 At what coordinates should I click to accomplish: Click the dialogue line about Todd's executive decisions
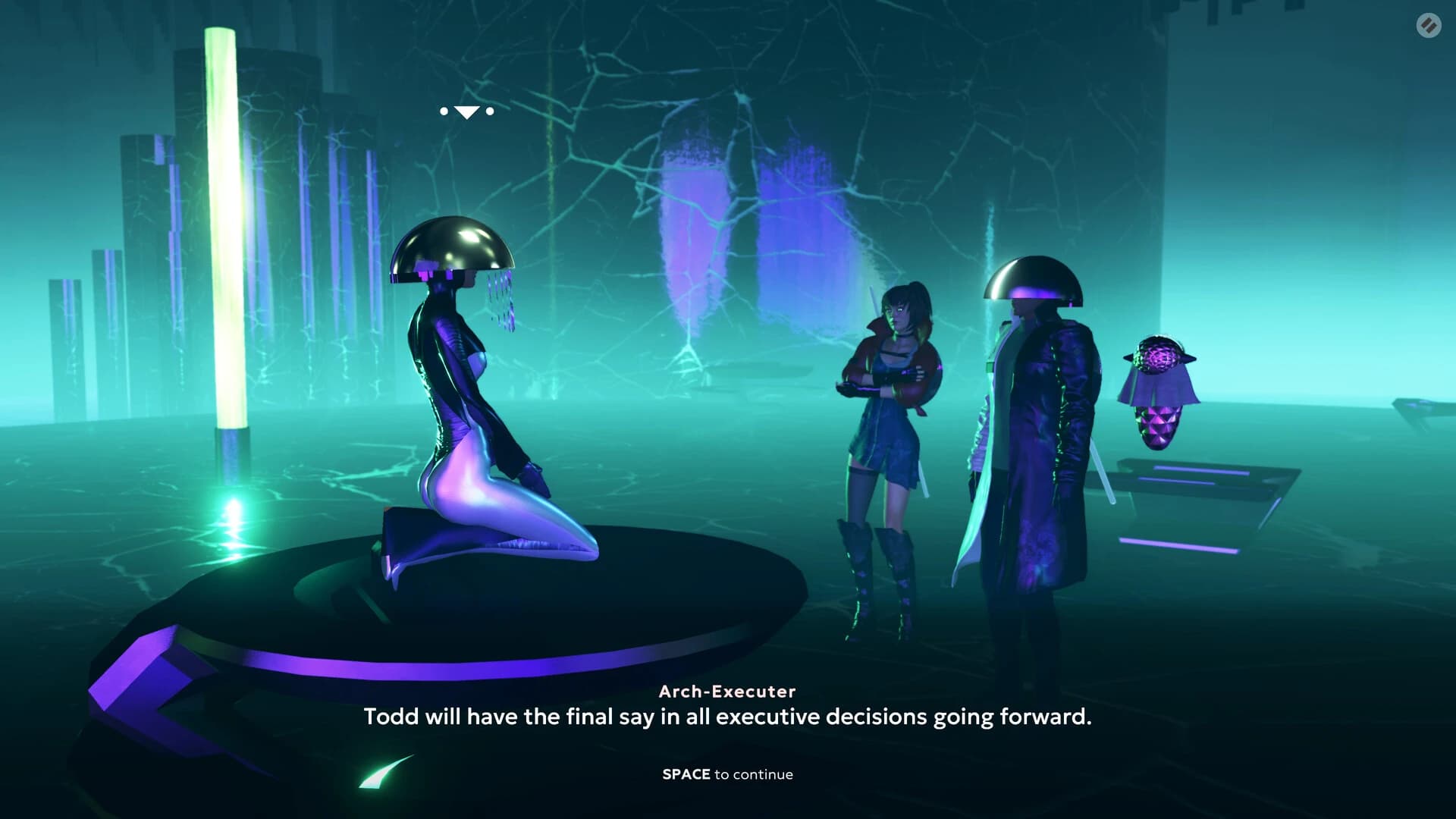pyautogui.click(x=727, y=716)
